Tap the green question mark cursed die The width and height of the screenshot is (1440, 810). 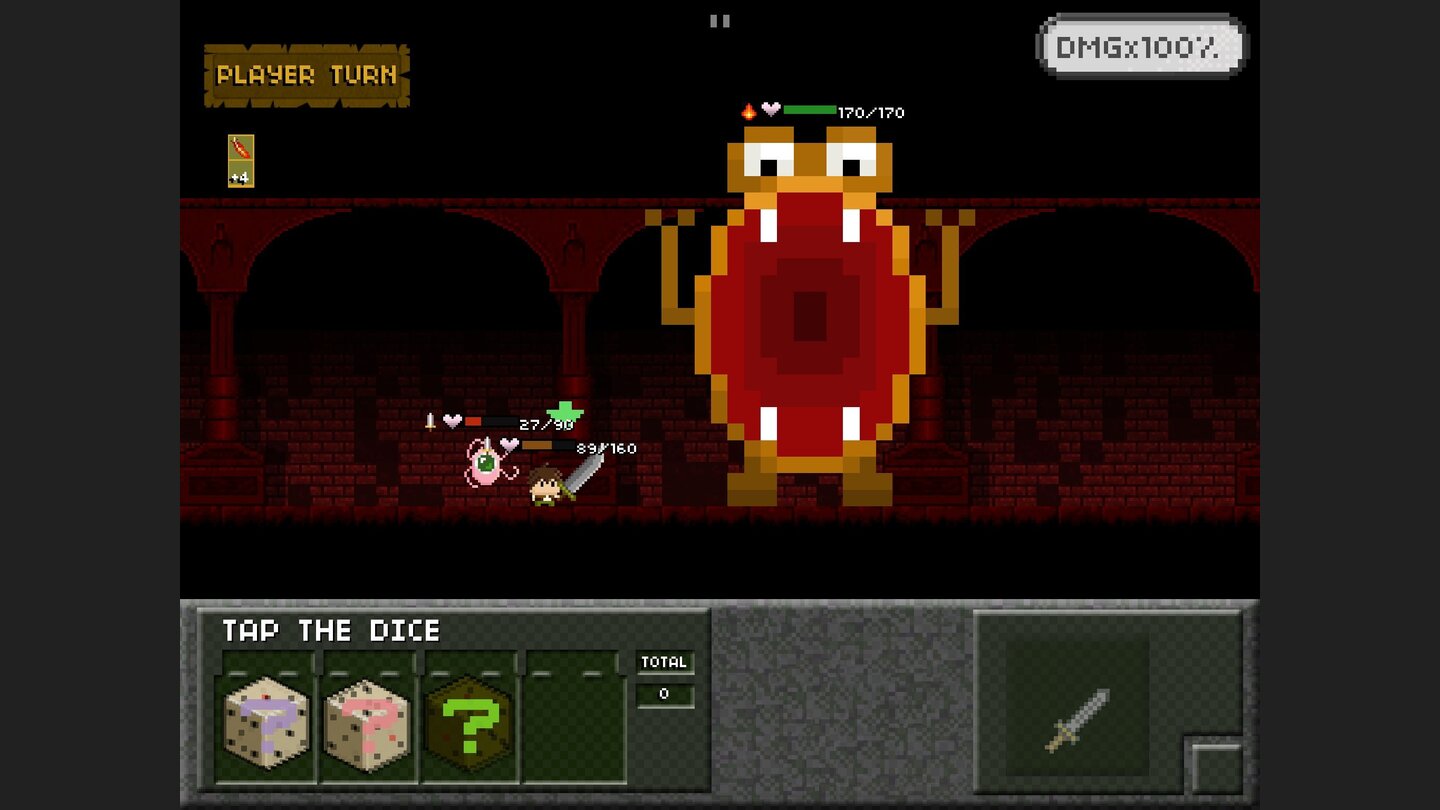[x=470, y=722]
